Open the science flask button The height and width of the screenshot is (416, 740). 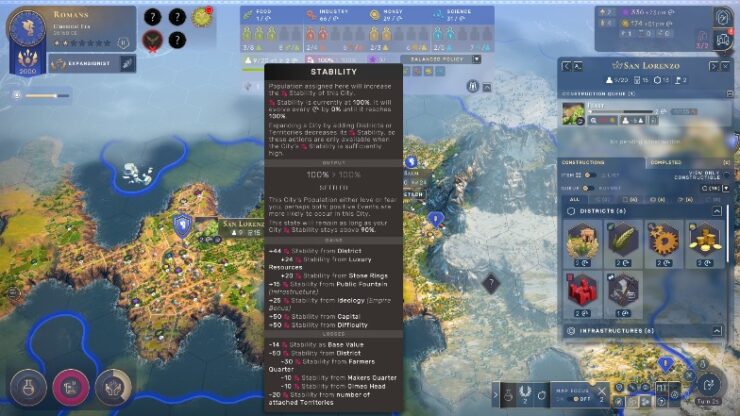(x=27, y=387)
